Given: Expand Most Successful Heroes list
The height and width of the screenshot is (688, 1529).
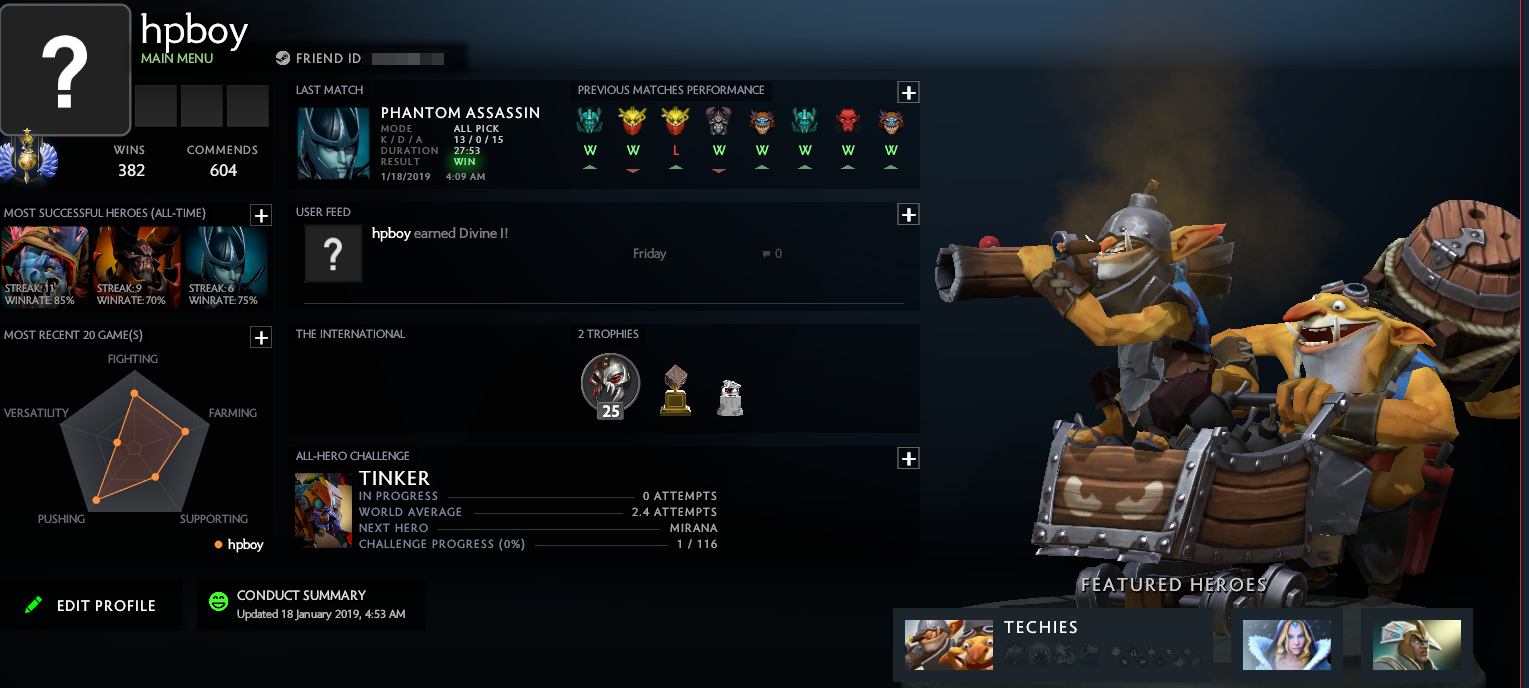Looking at the screenshot, I should point(260,215).
